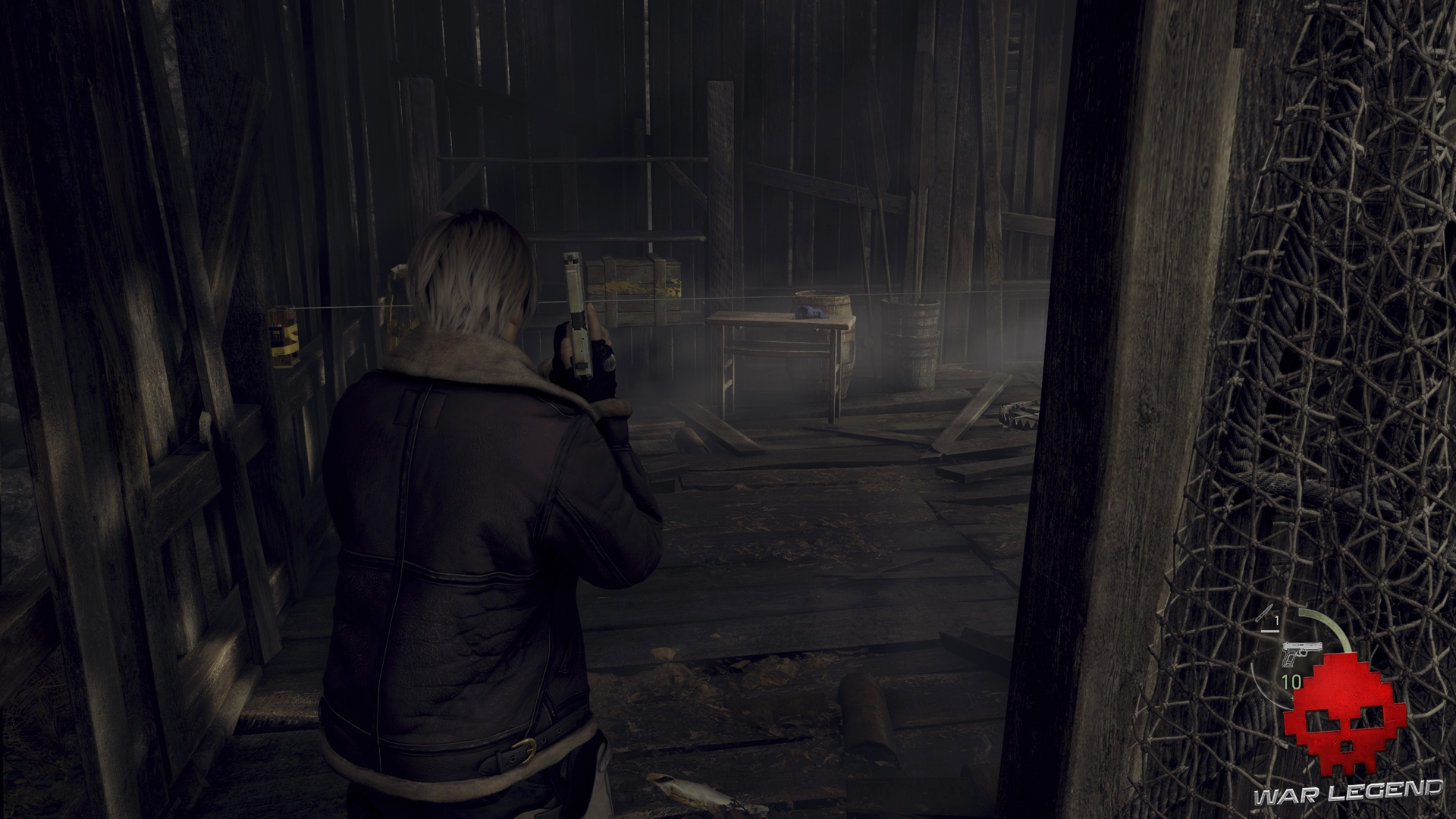This screenshot has width=1456, height=819.
Task: Click the knife durability bar under the counter
Action: tap(1269, 631)
